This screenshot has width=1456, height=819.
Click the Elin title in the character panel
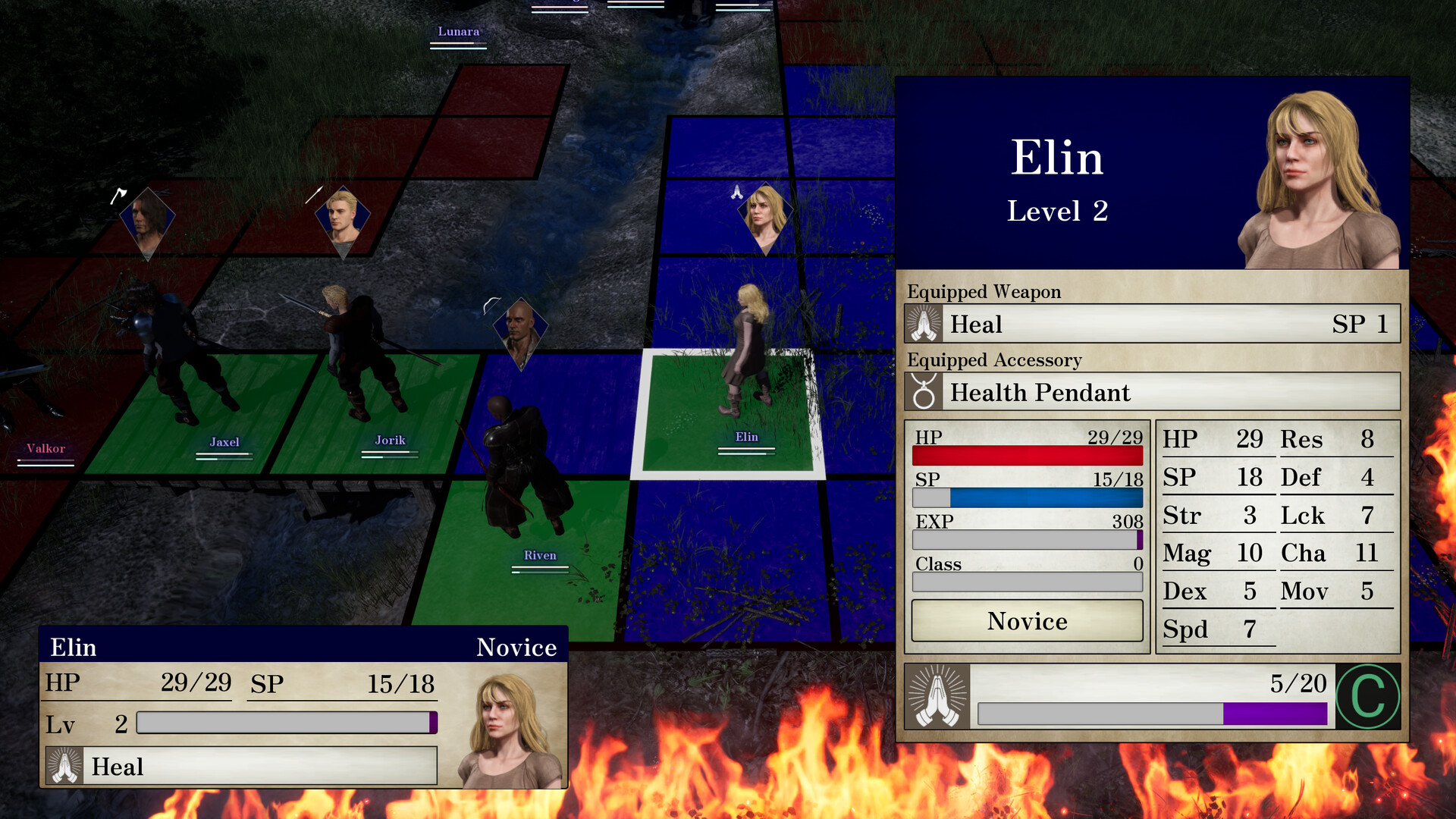click(x=1059, y=158)
